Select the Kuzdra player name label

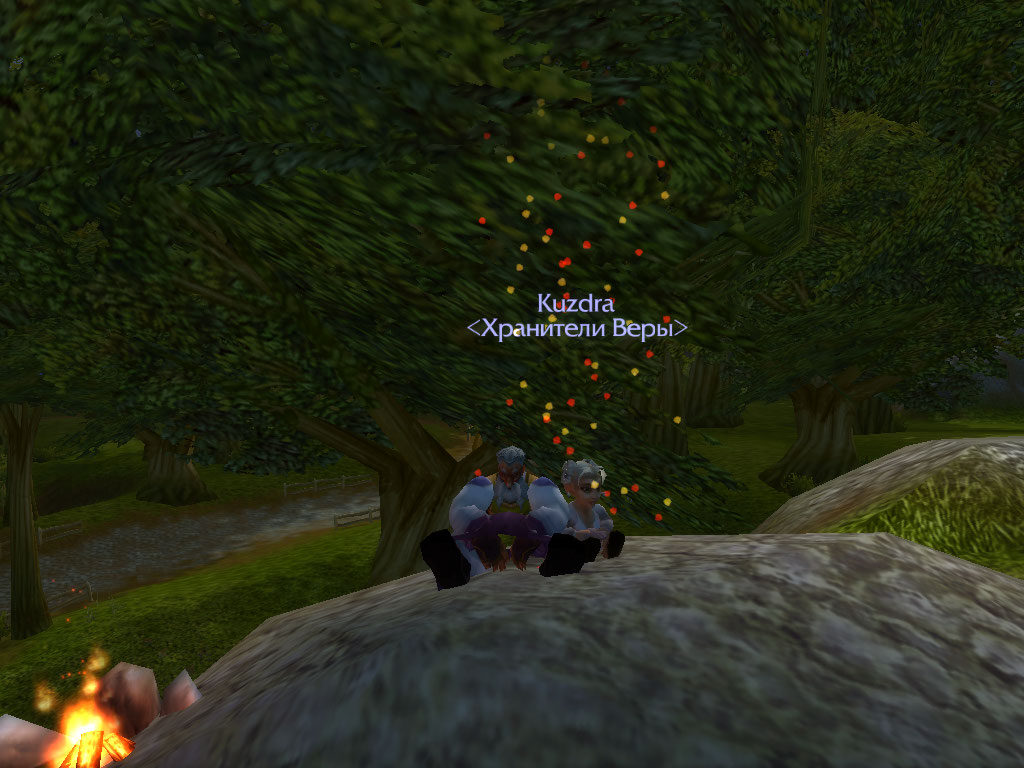click(576, 302)
